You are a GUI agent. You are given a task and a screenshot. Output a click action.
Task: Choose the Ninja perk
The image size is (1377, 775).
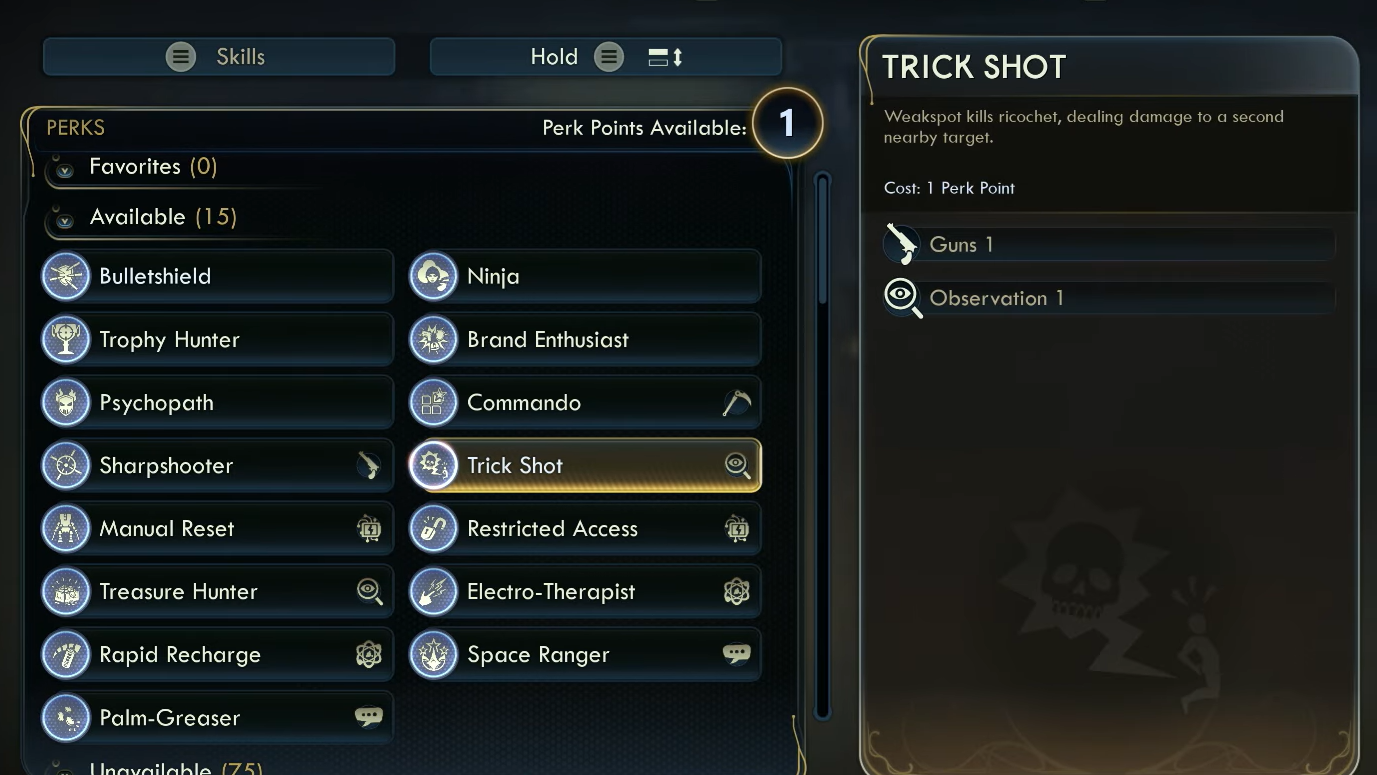pos(585,276)
